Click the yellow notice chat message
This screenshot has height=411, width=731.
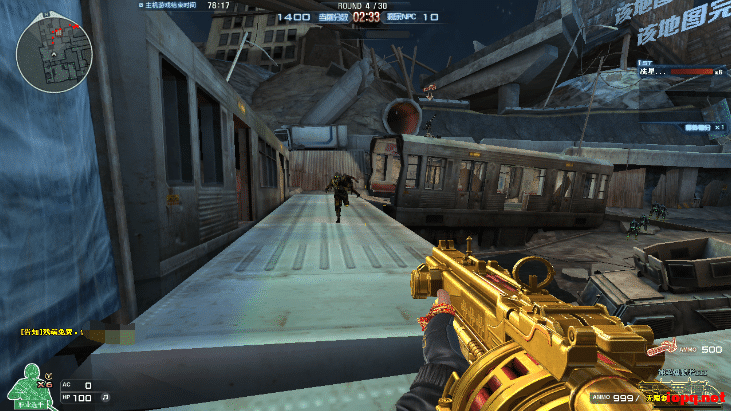coord(52,331)
